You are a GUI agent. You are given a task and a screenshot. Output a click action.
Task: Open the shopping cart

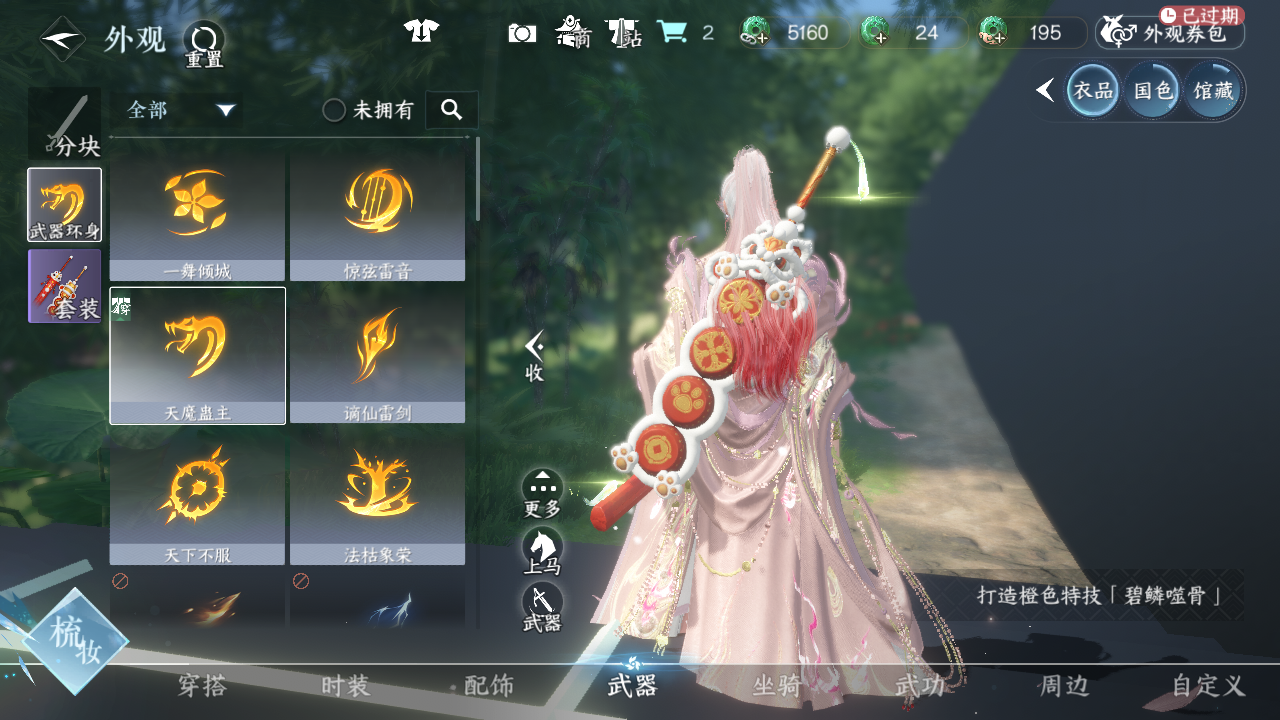pyautogui.click(x=672, y=33)
